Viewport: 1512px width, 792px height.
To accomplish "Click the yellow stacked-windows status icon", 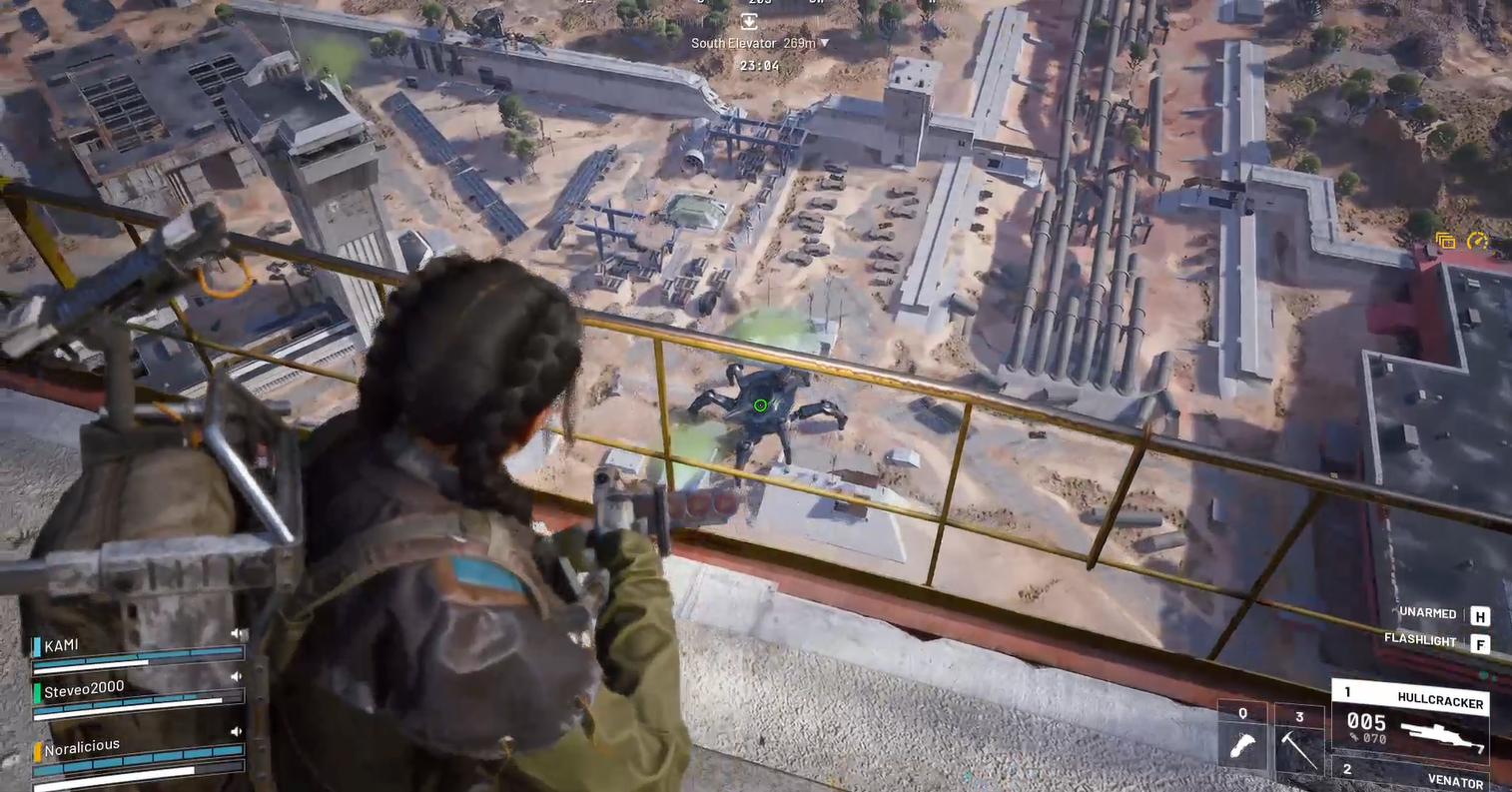I will tap(1445, 241).
